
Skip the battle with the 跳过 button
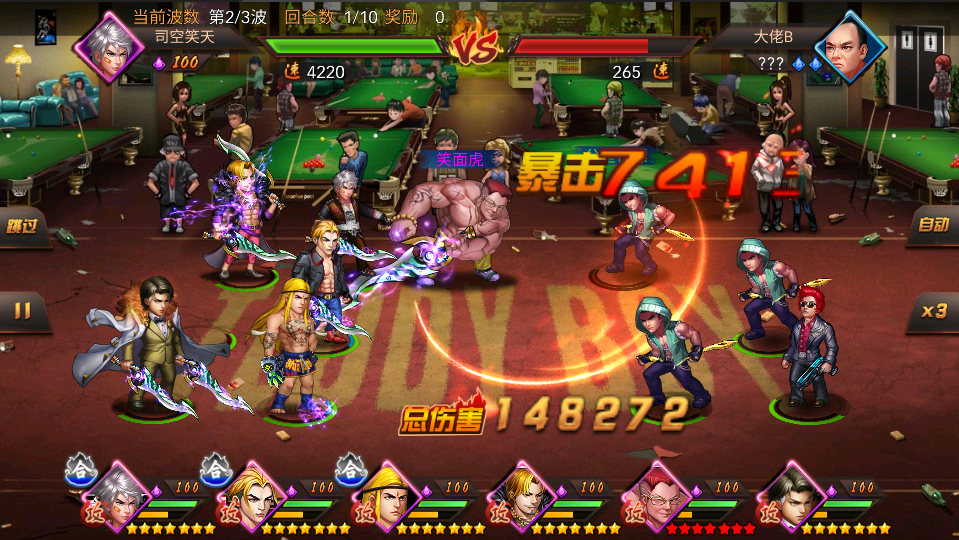[x=24, y=226]
